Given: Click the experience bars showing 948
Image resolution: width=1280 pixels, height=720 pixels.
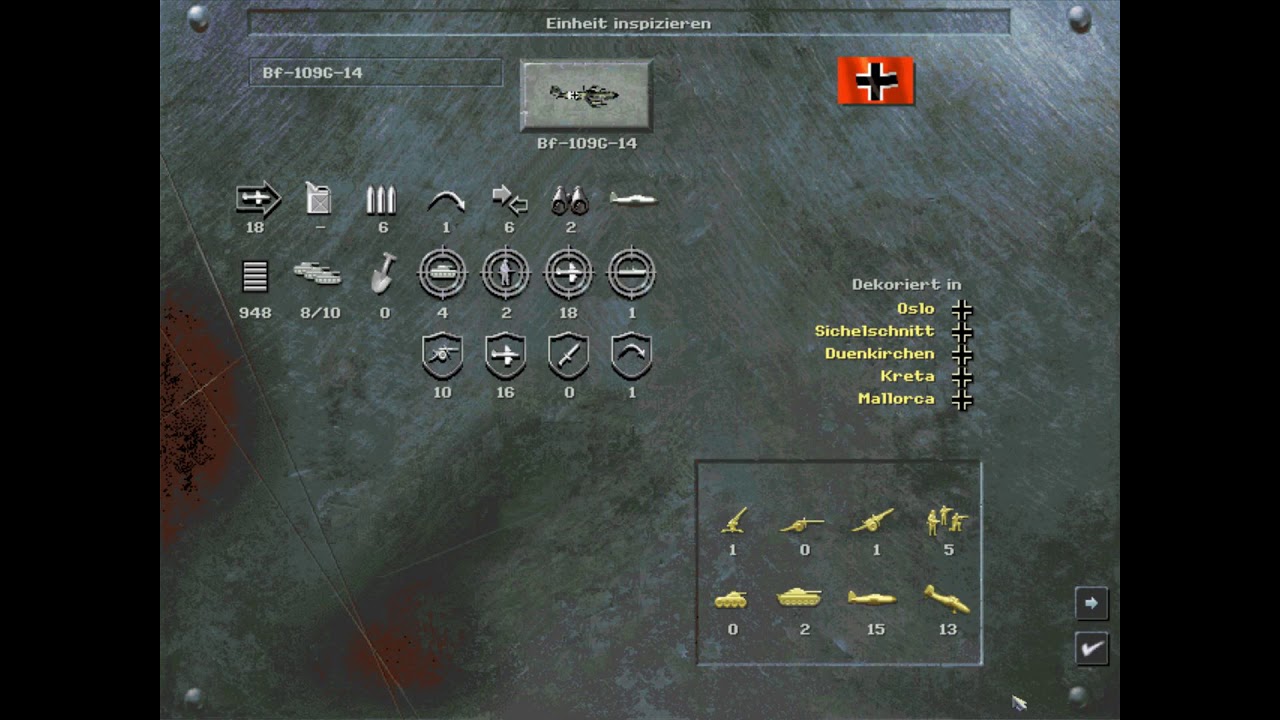Looking at the screenshot, I should (255, 278).
